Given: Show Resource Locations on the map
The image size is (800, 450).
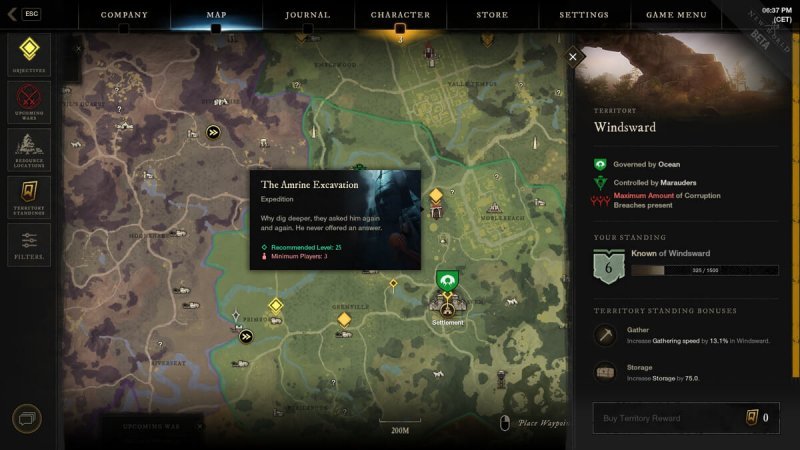Looking at the screenshot, I should point(29,150).
